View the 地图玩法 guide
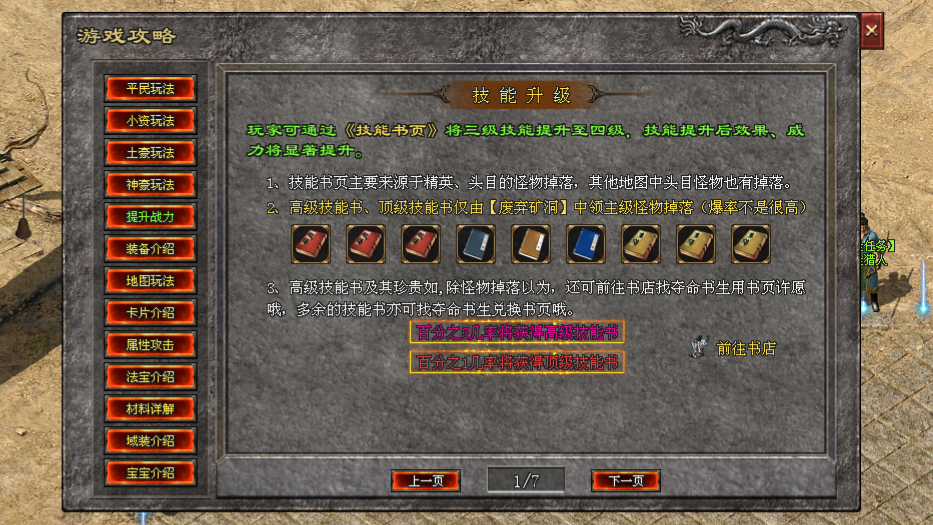 pyautogui.click(x=150, y=280)
